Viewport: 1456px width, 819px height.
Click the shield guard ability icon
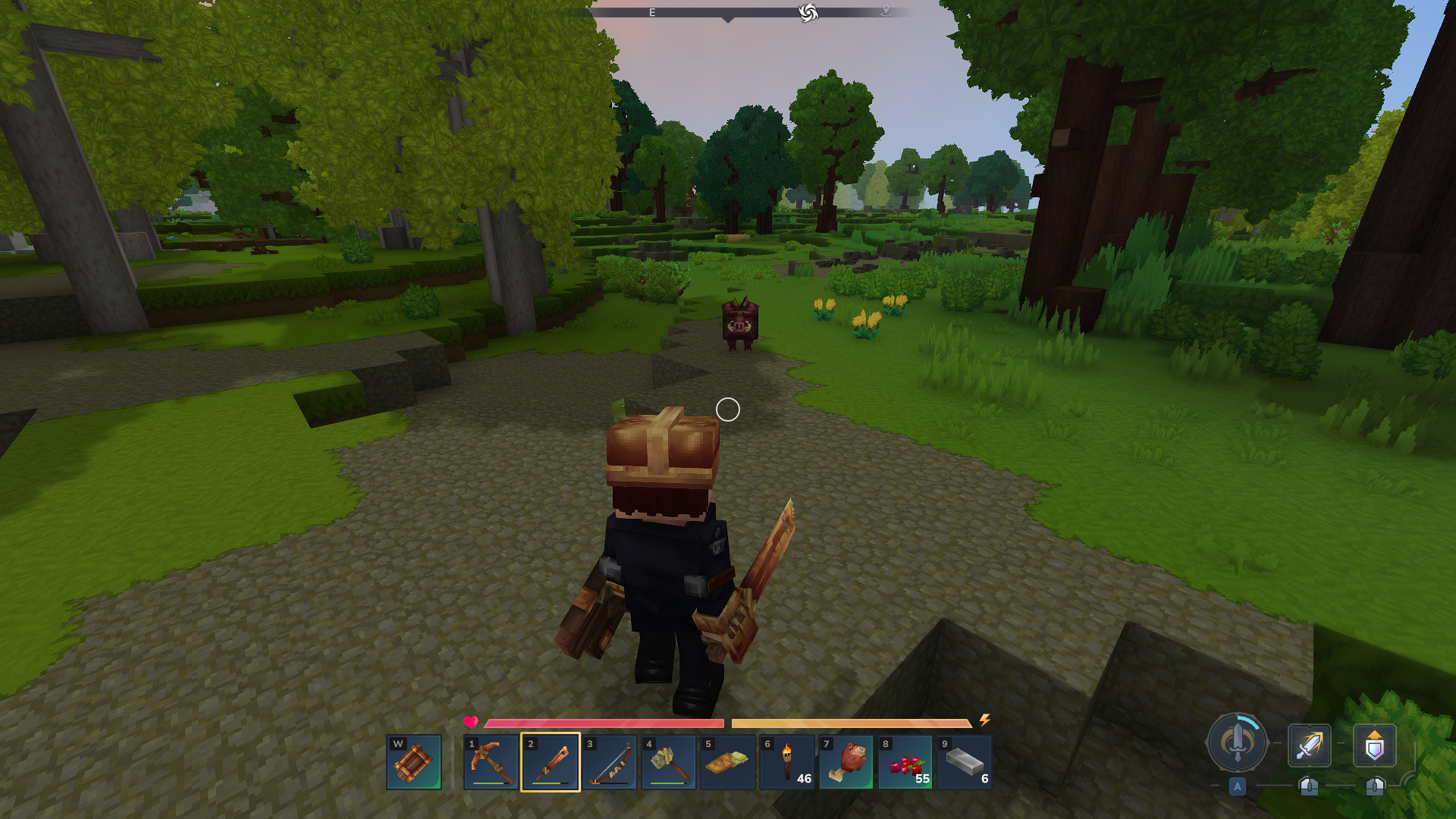tap(1375, 745)
